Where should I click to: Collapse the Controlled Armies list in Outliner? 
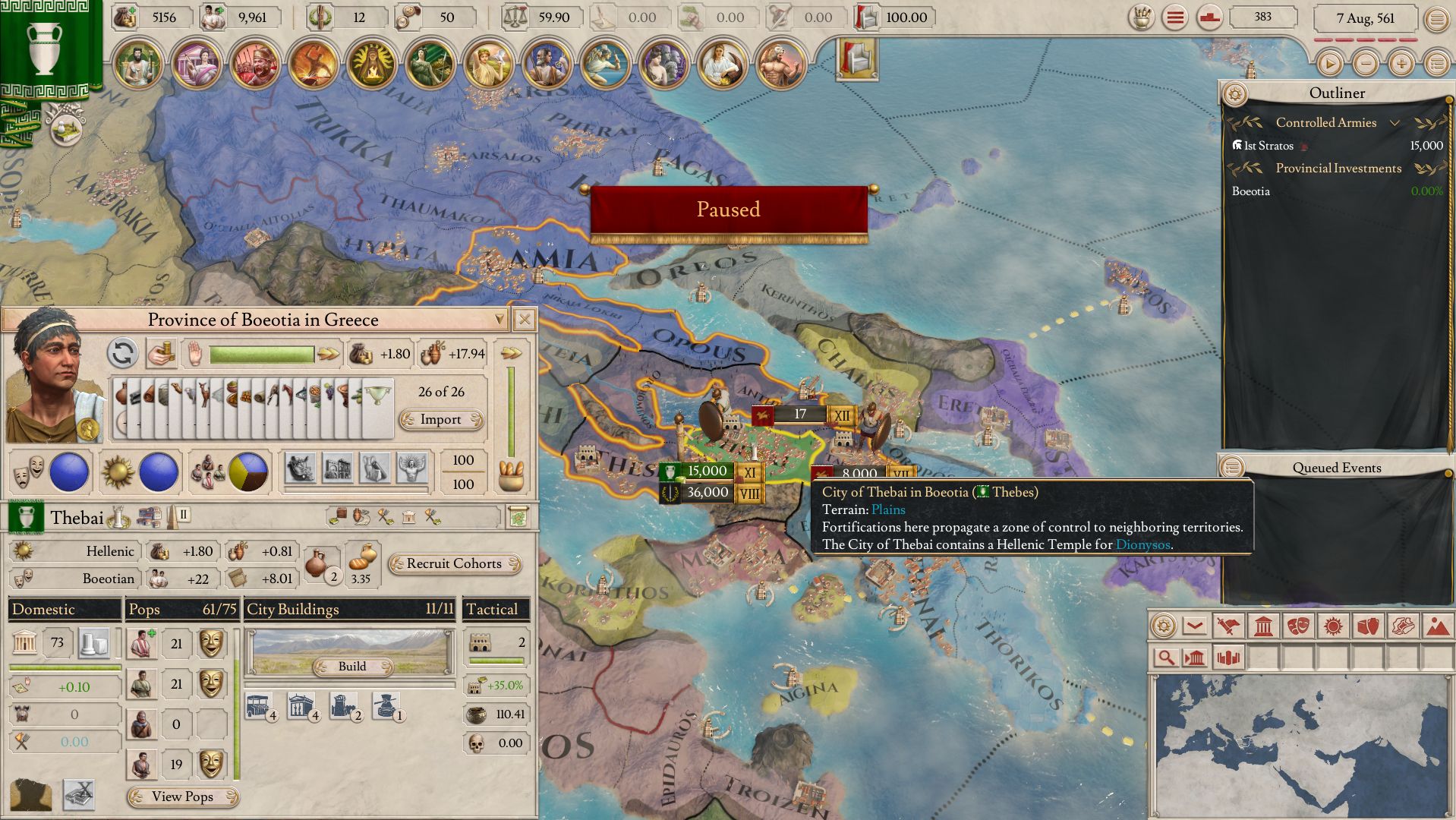point(1395,122)
